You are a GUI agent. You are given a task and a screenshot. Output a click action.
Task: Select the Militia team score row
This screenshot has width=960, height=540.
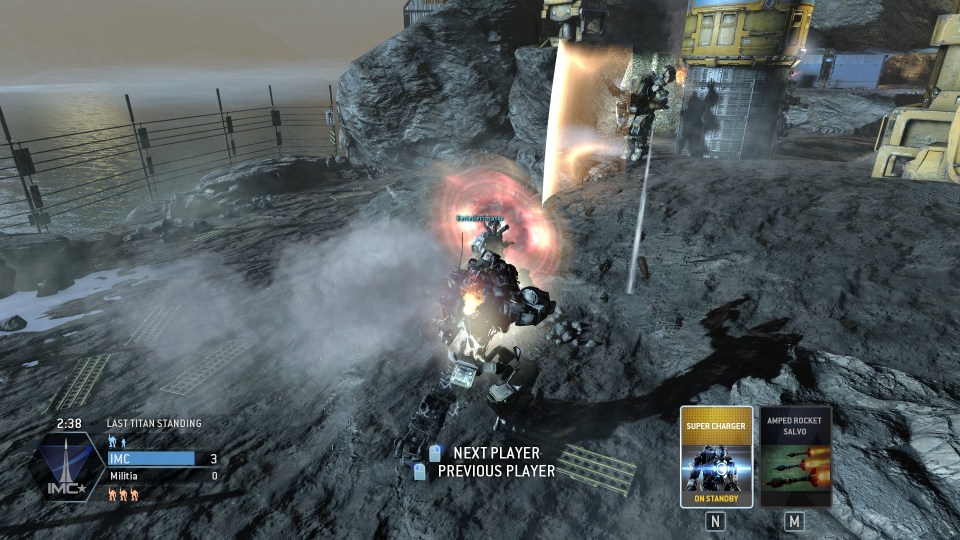pos(162,476)
